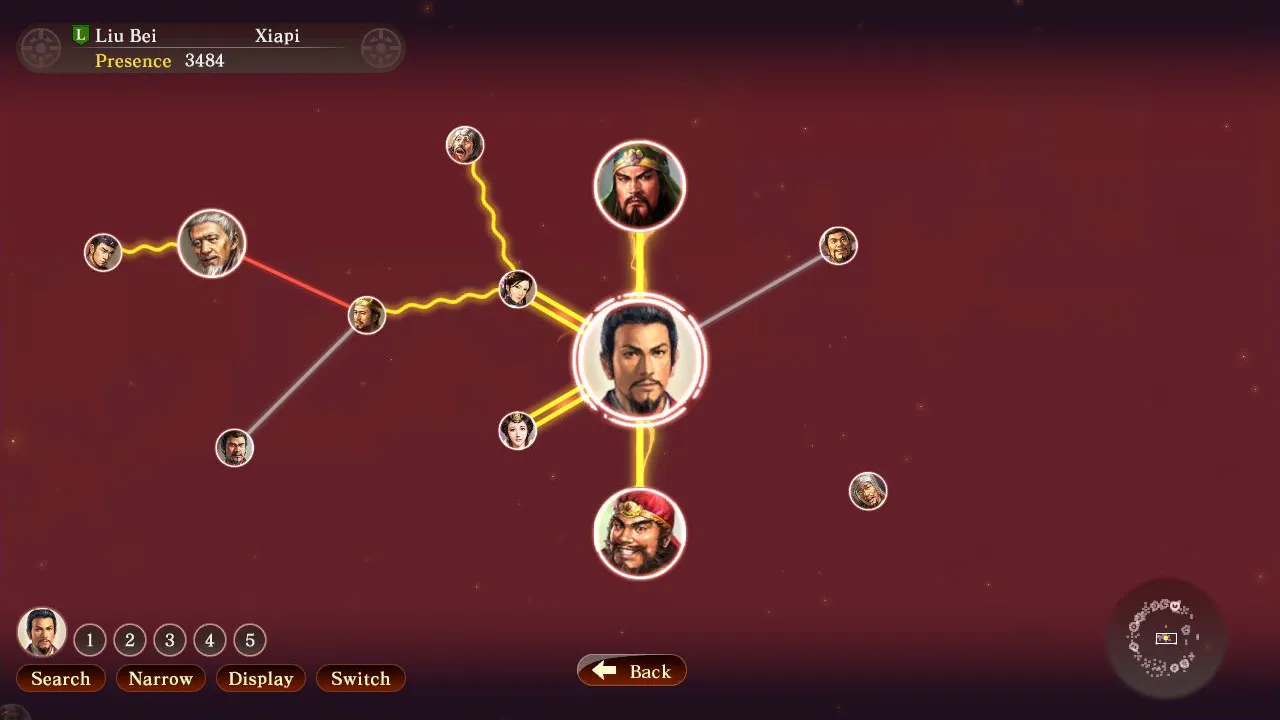Open Liu Bei's central portrait
The image size is (1280, 720).
pos(640,360)
